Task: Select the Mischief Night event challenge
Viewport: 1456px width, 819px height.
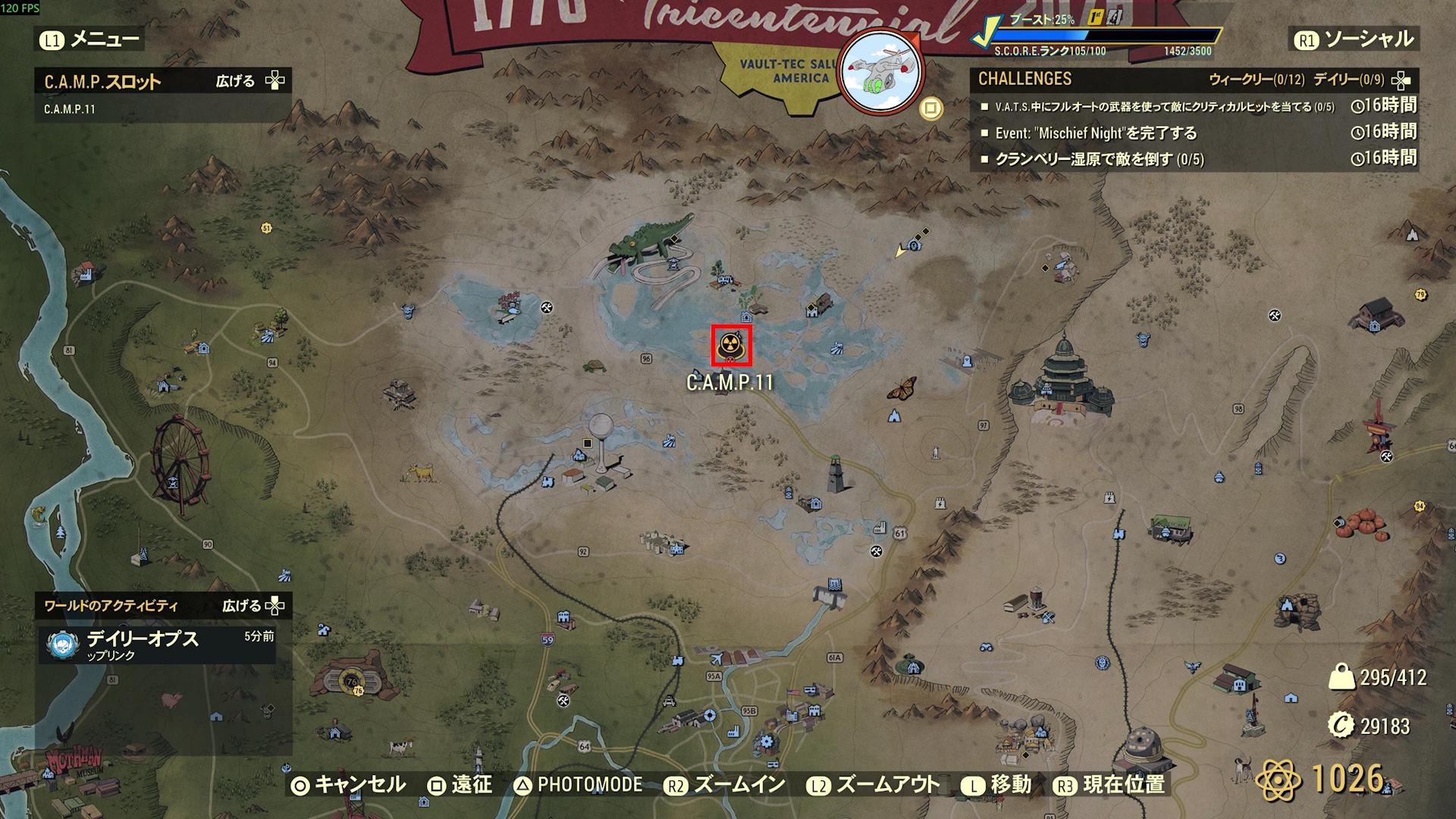Action: coord(1096,133)
